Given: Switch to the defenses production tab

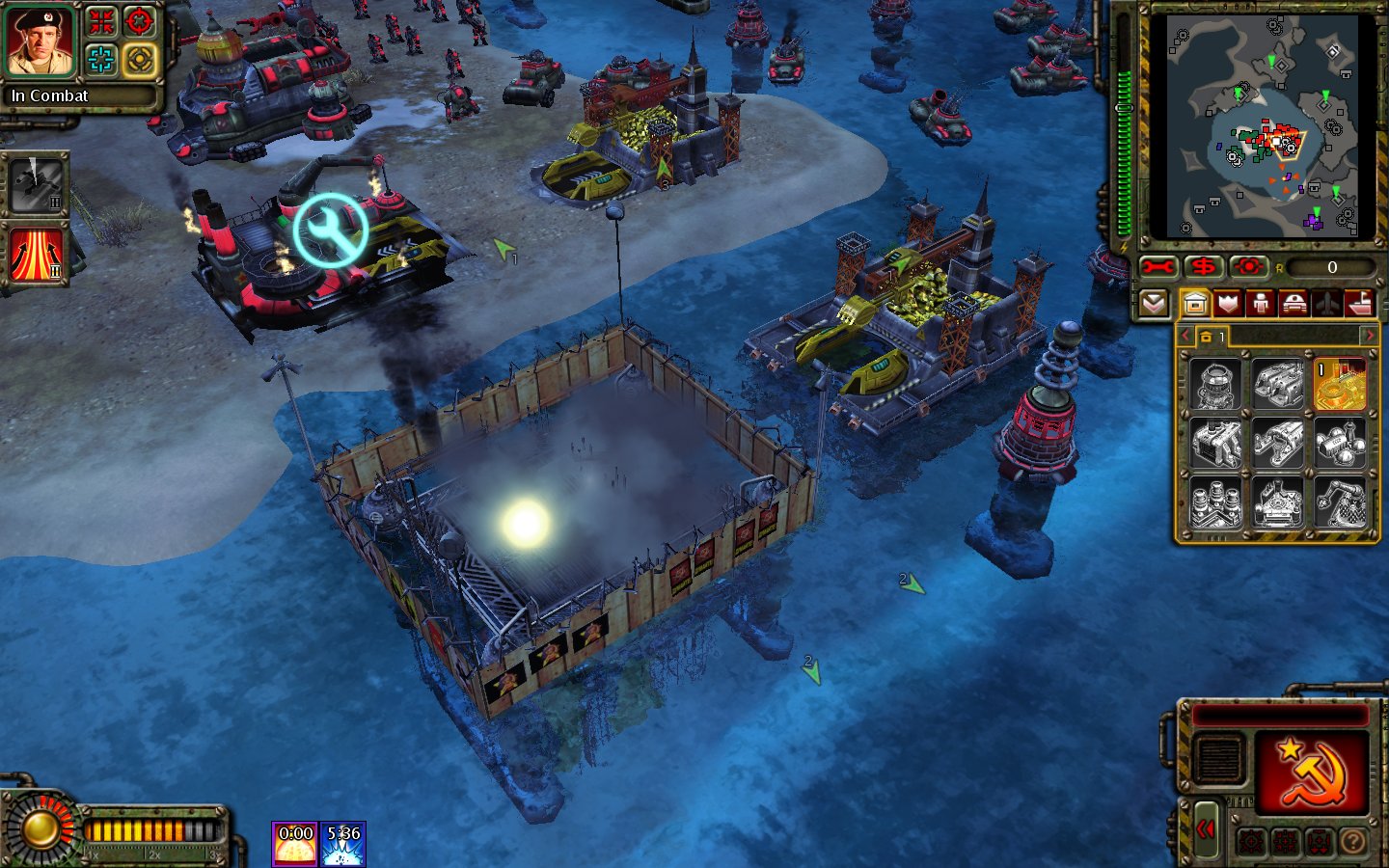Looking at the screenshot, I should coord(1228,304).
